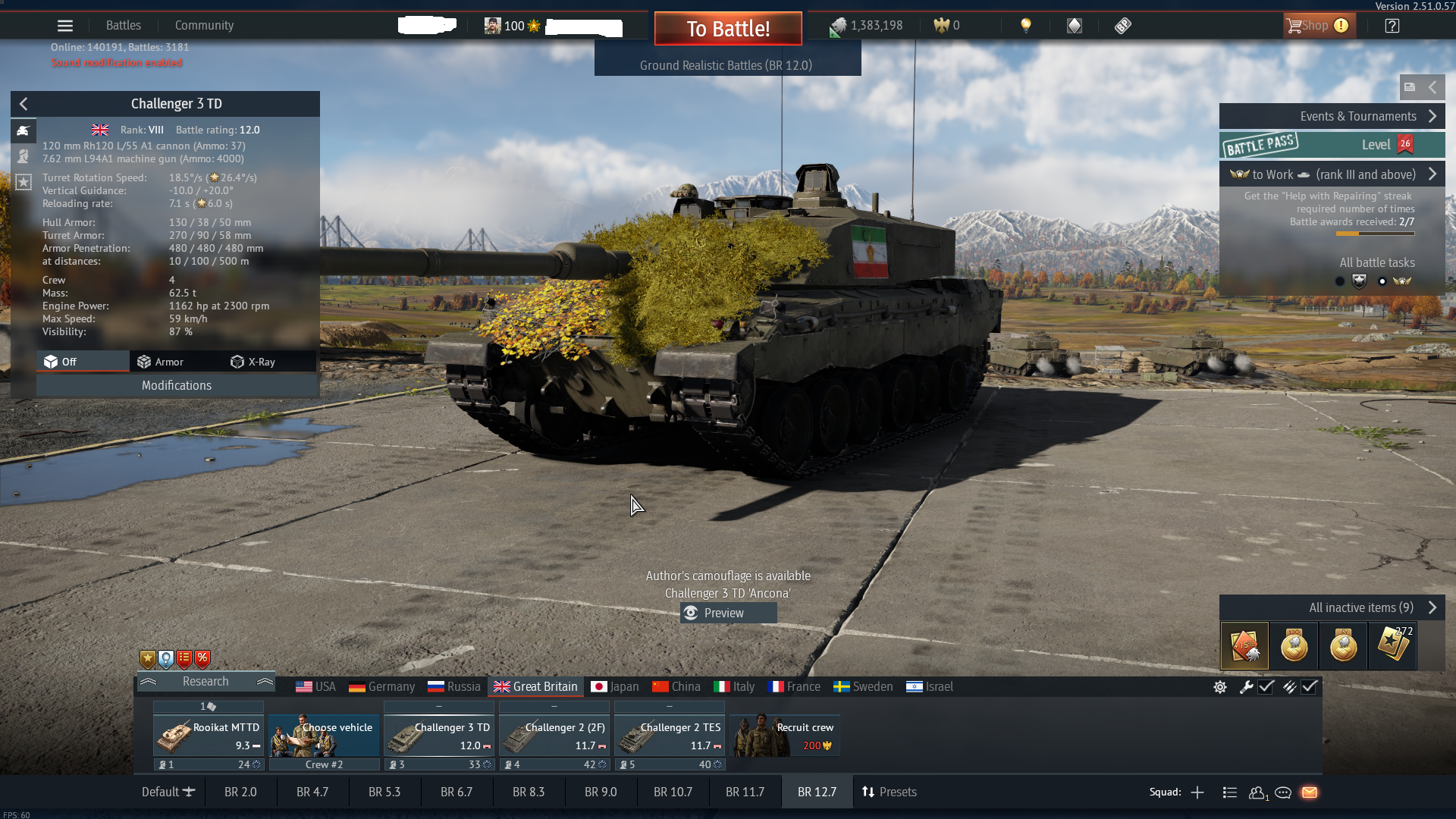Click the Battle awards received progress bar

pyautogui.click(x=1374, y=234)
